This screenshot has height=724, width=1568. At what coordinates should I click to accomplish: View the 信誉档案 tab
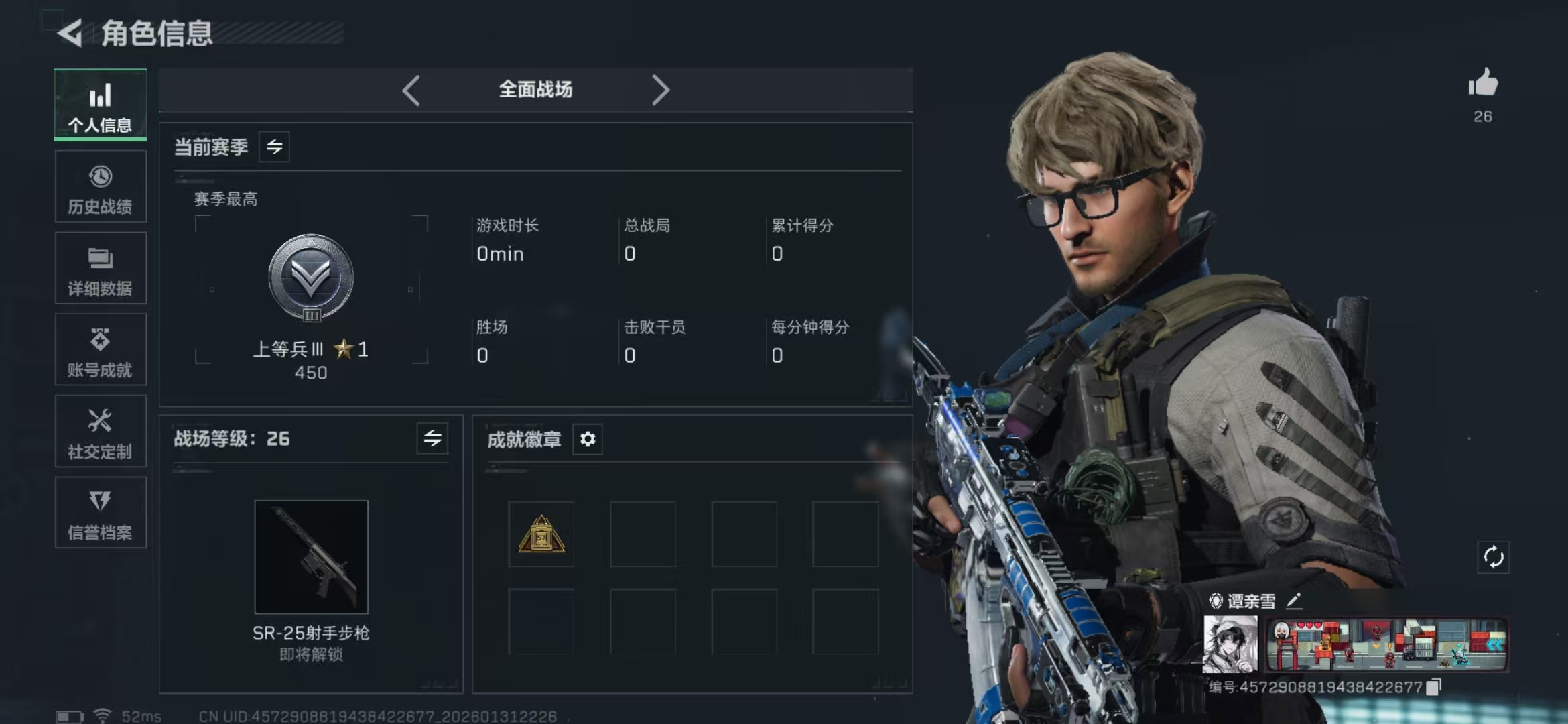101,514
